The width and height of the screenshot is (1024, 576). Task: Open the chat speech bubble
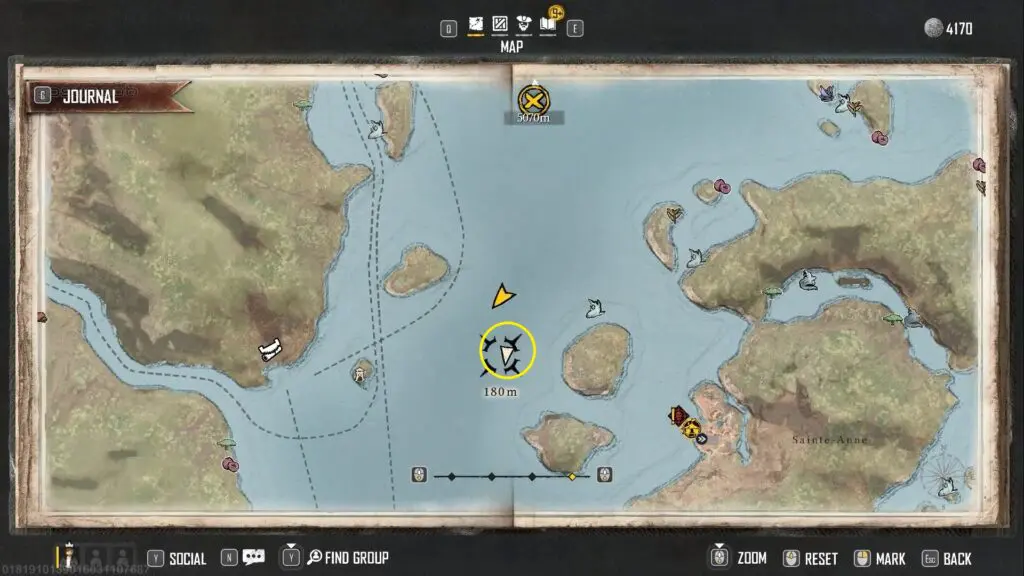click(x=253, y=557)
